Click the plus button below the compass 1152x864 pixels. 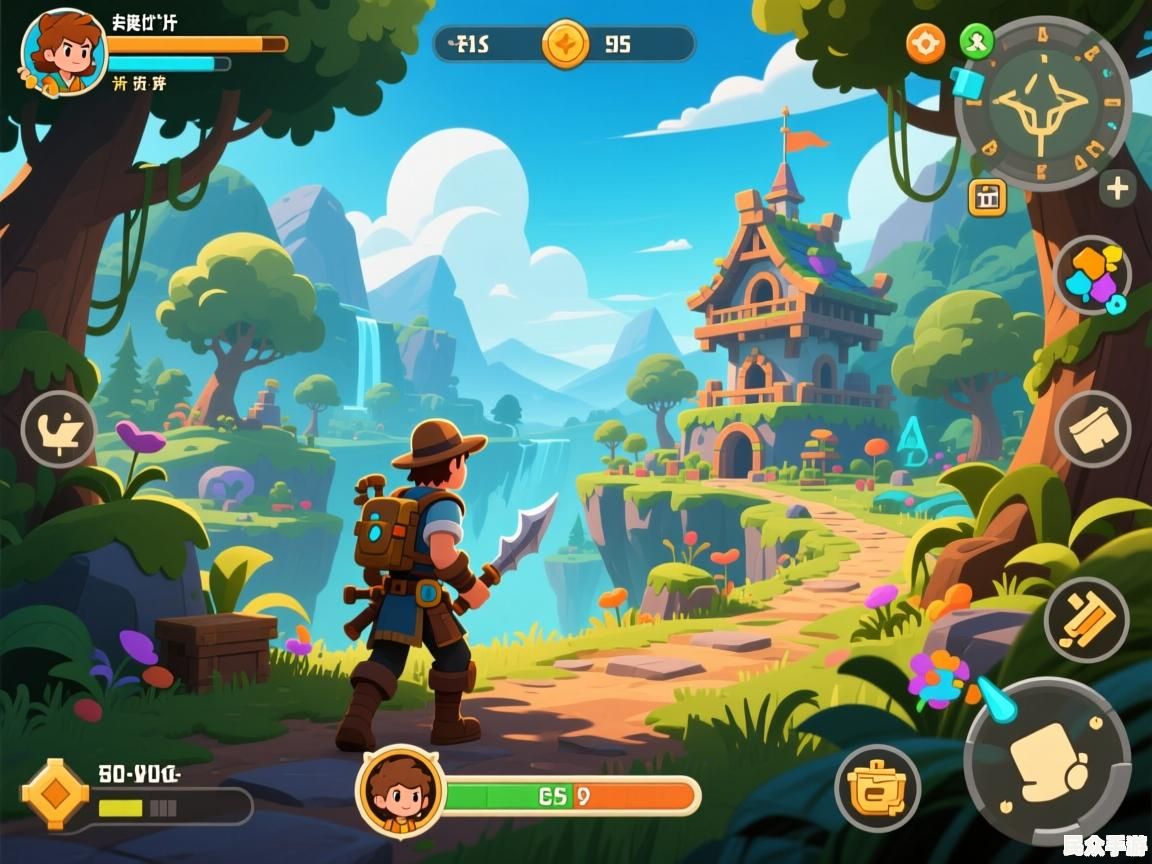tap(1117, 188)
